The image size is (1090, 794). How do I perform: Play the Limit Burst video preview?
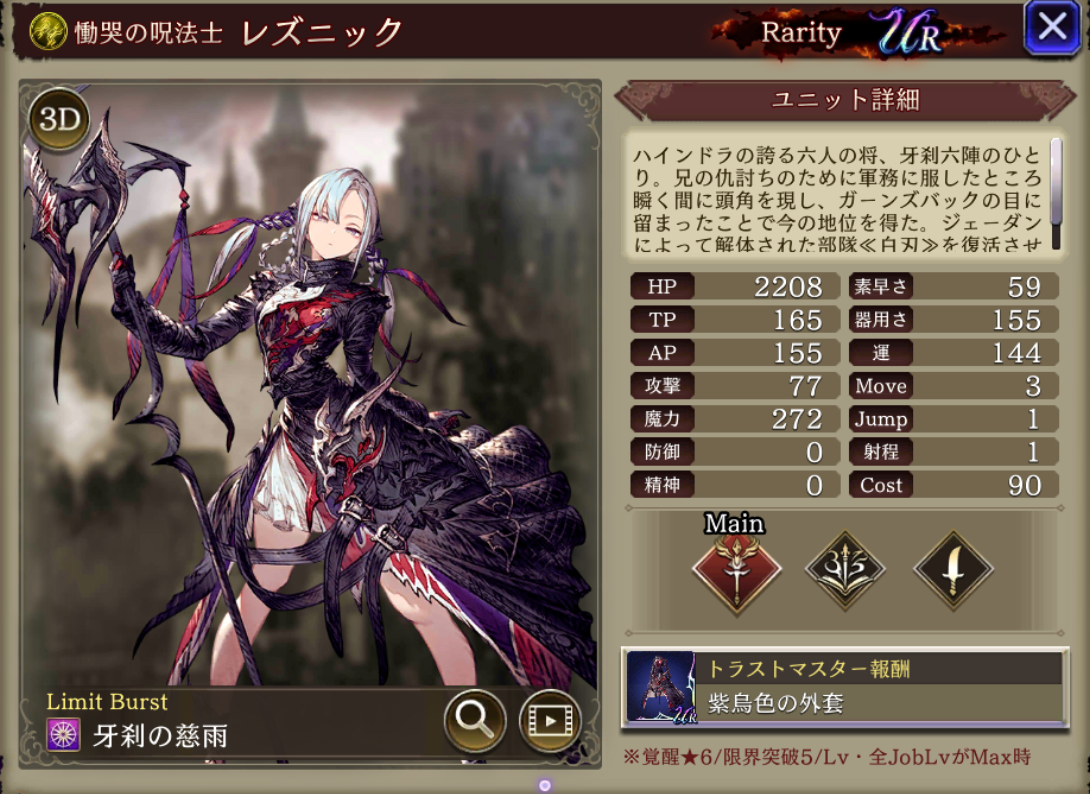click(x=550, y=718)
